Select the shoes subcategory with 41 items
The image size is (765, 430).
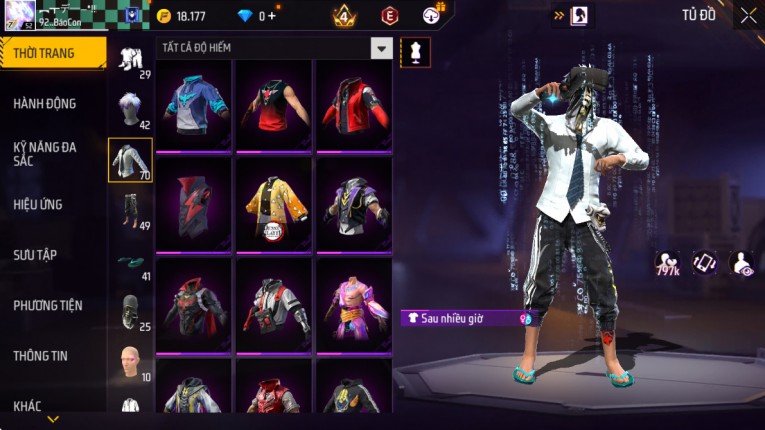(130, 263)
